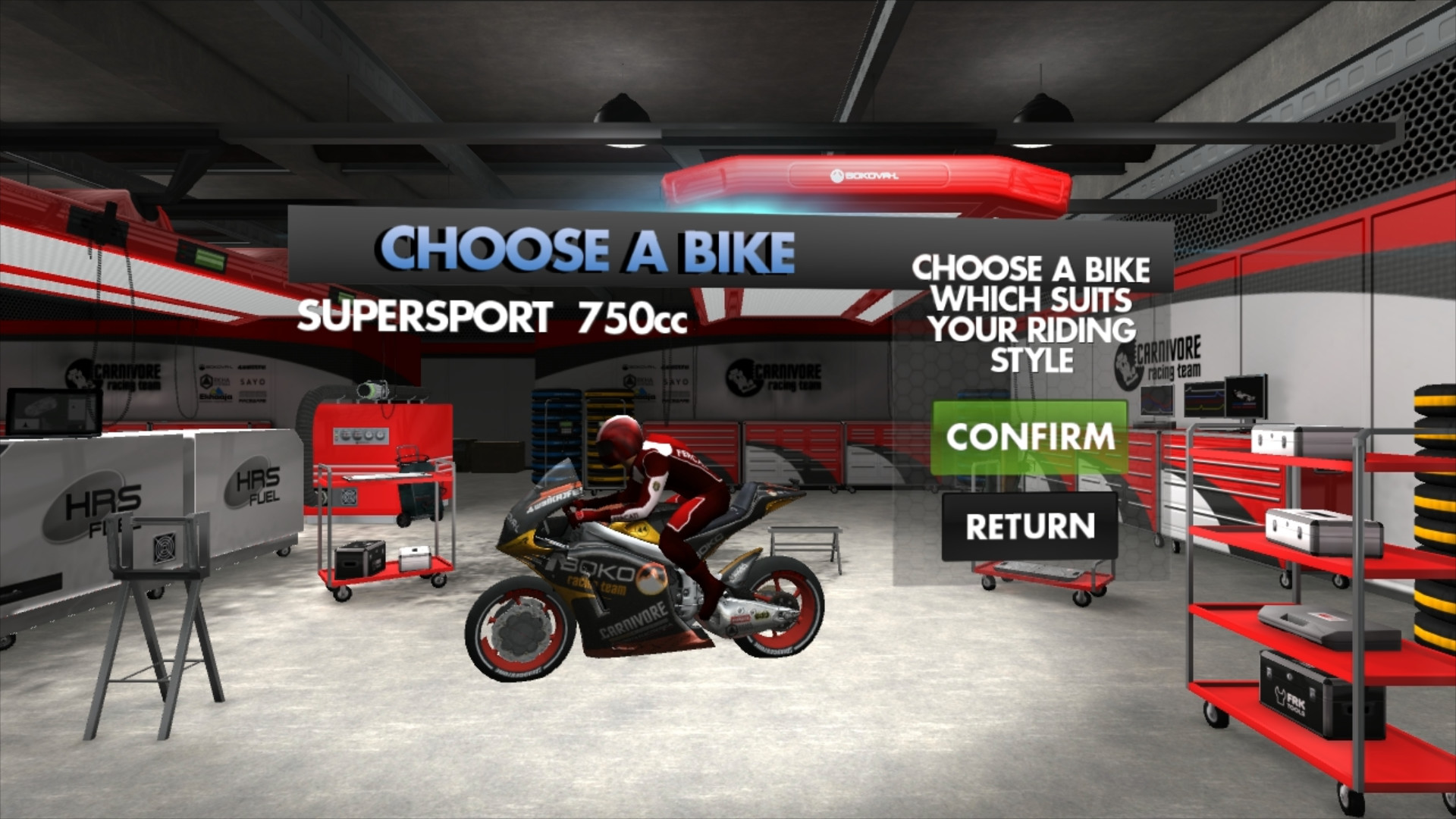Confirm the Supersport 750cc bike selection
The width and height of the screenshot is (1456, 819).
click(1032, 437)
